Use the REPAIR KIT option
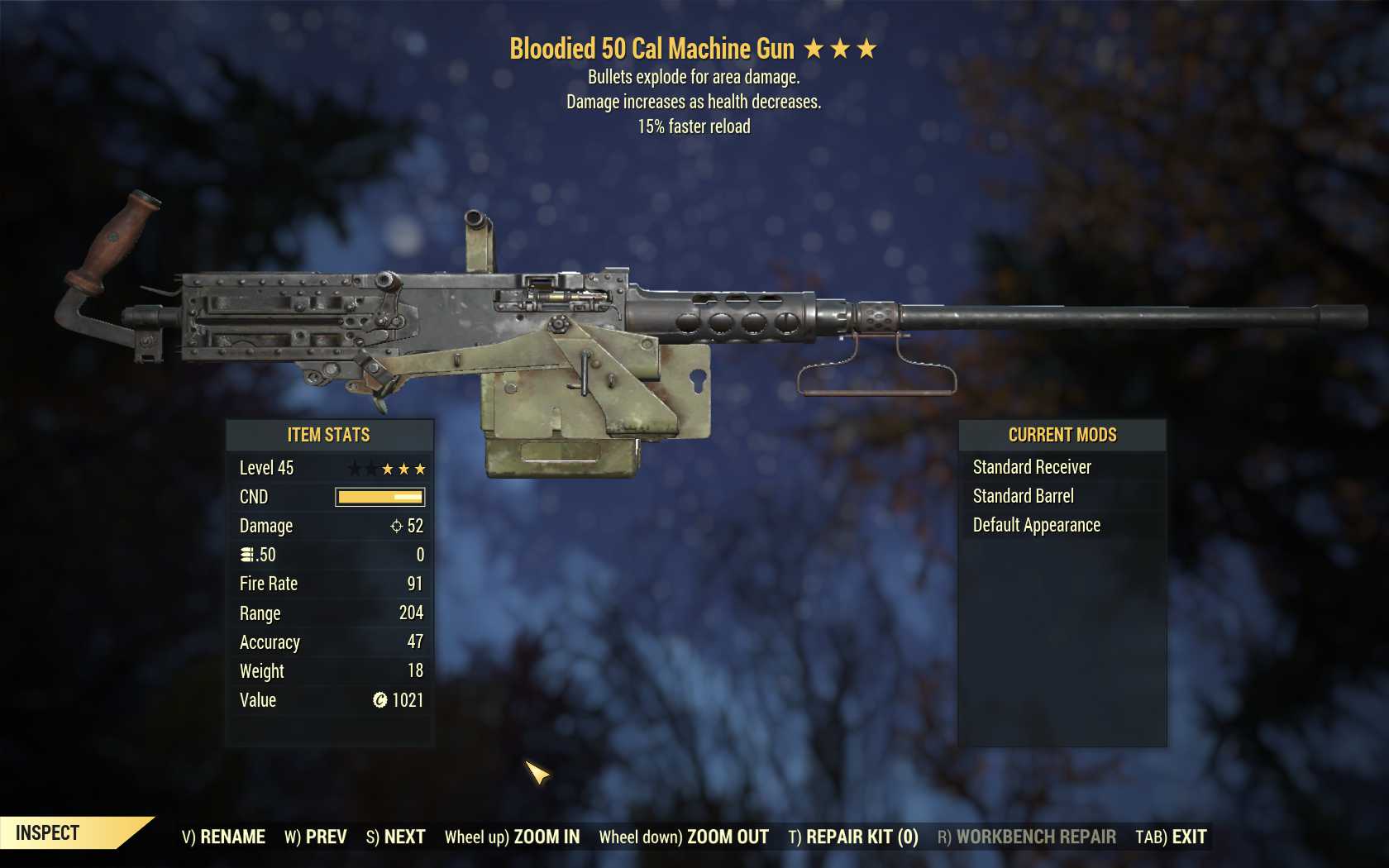Image resolution: width=1389 pixels, height=868 pixels. point(853,837)
